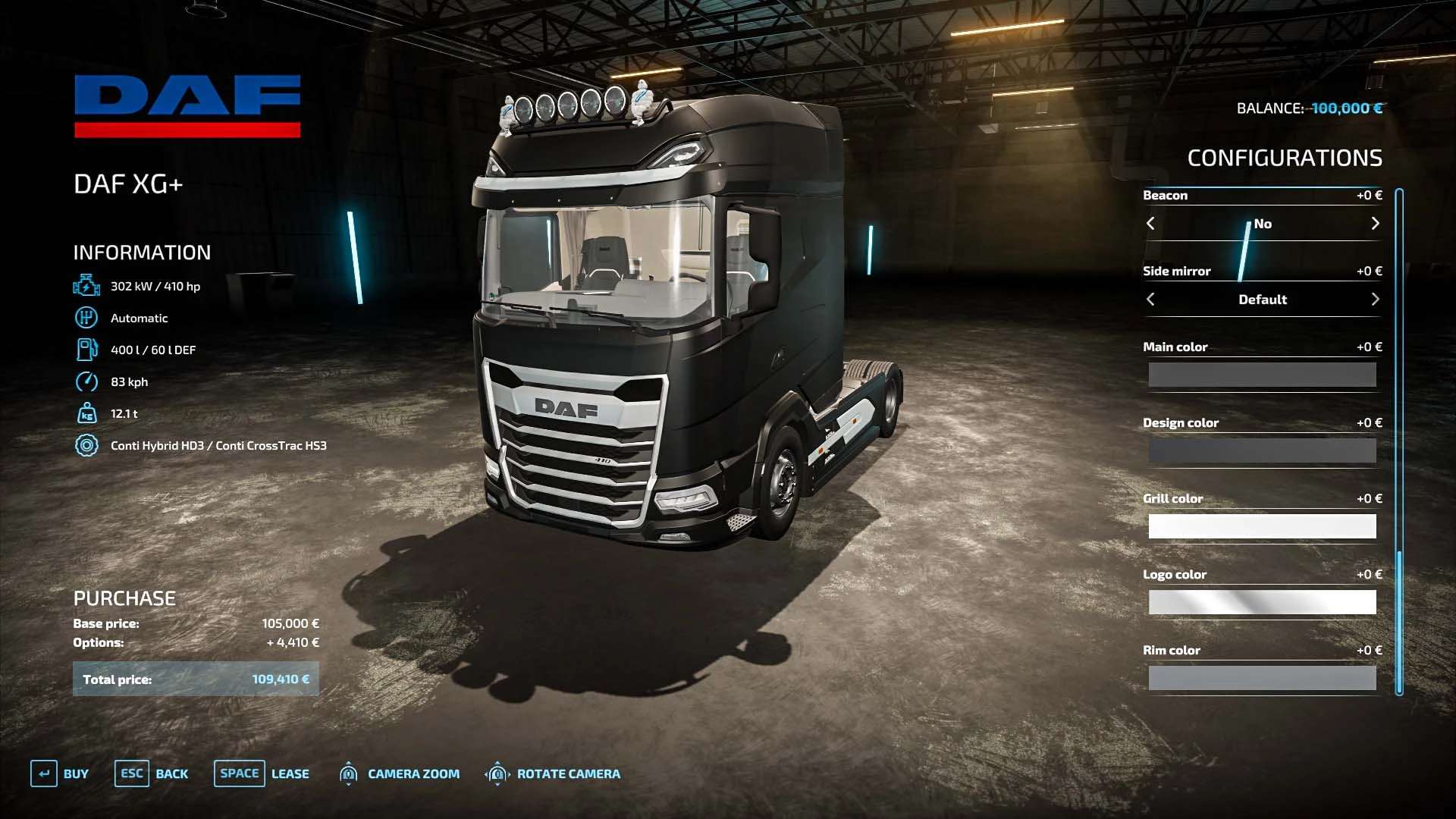Click the configurations list scrollbar
This screenshot has width=1456, height=819.
pyautogui.click(x=1399, y=441)
